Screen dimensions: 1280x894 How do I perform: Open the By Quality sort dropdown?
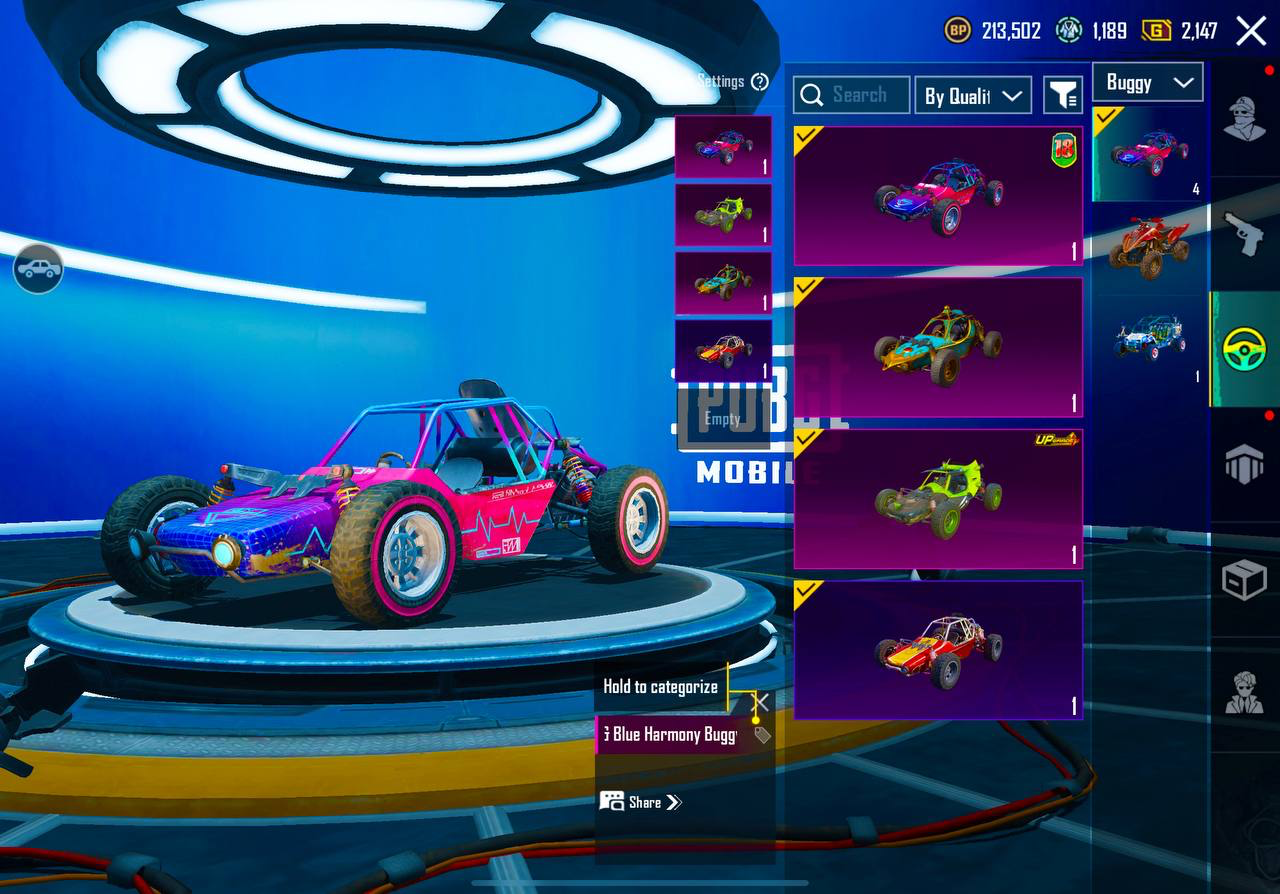(972, 95)
